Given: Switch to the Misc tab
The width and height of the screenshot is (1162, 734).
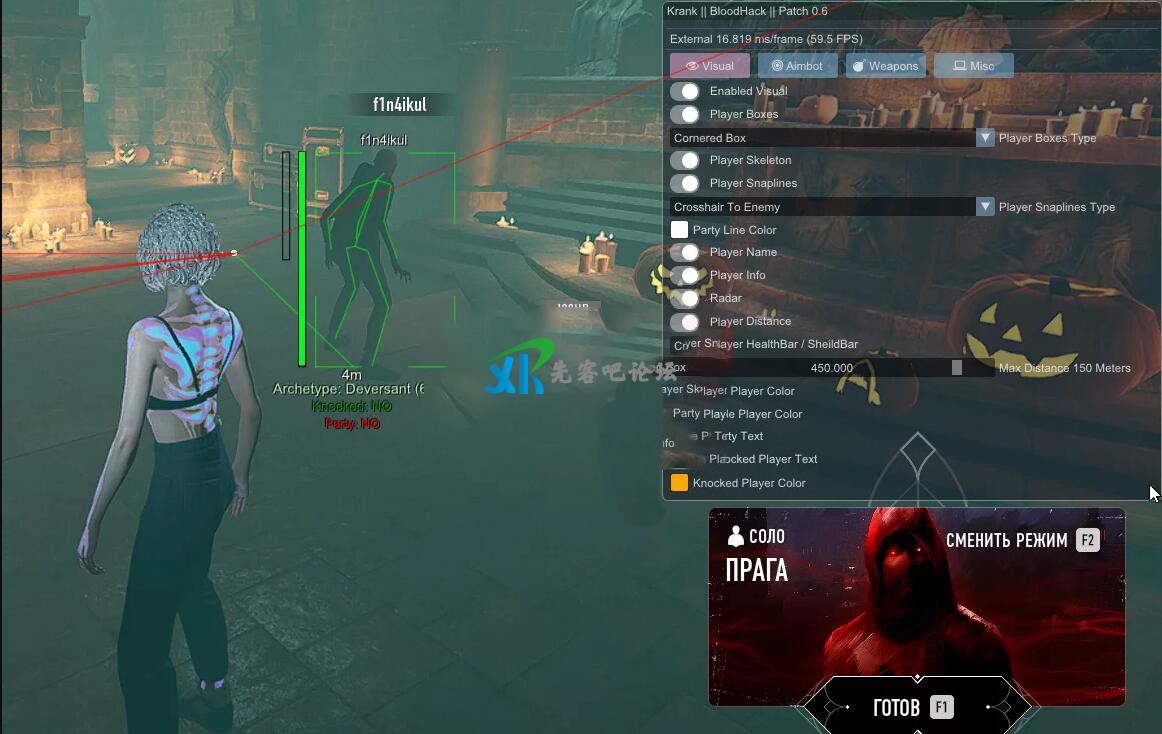Looking at the screenshot, I should tap(973, 66).
